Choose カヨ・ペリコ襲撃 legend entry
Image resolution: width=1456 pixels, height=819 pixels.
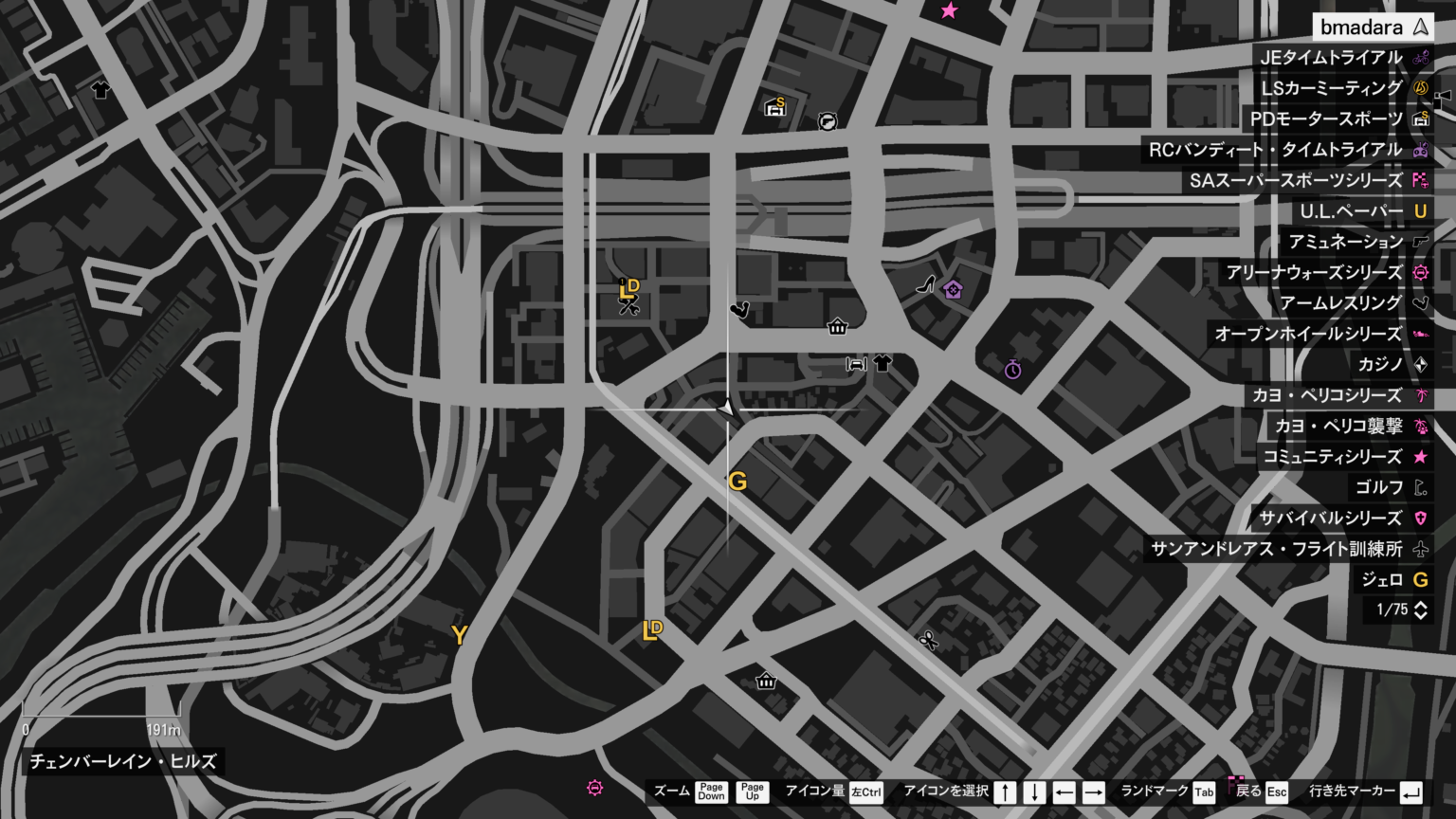[1338, 427]
